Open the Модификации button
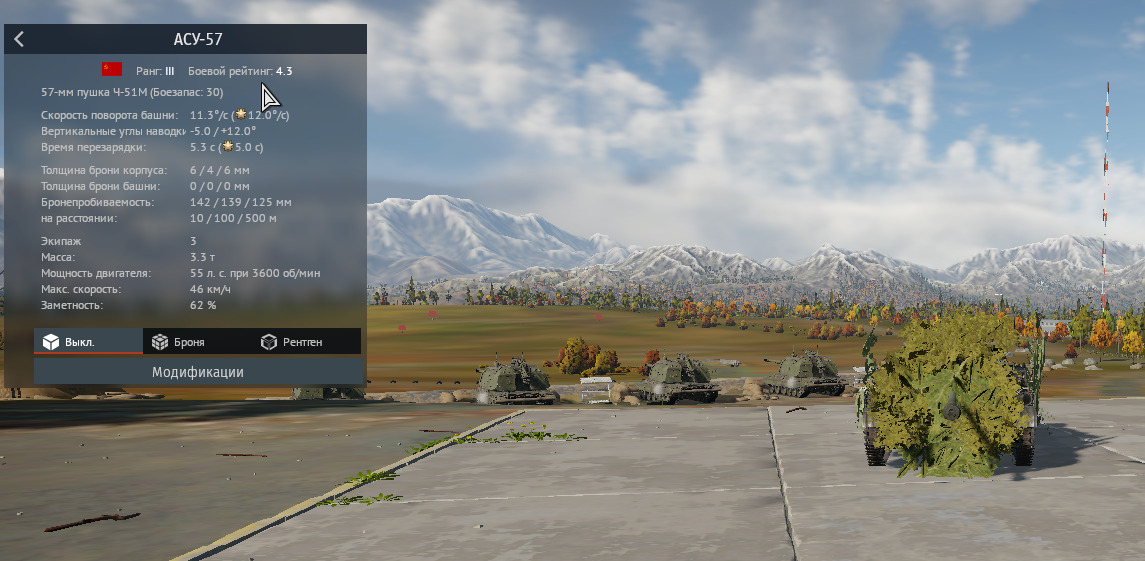This screenshot has height=561, width=1145. tap(198, 372)
